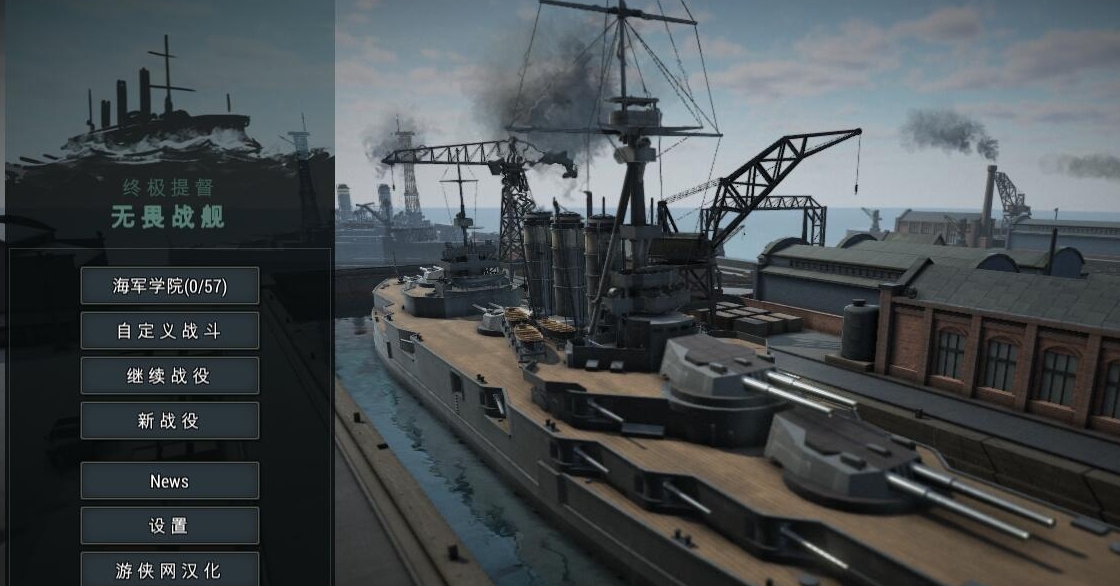Viewport: 1120px width, 586px height.
Task: Choose 继续战役 to continue campaign
Action: click(169, 376)
